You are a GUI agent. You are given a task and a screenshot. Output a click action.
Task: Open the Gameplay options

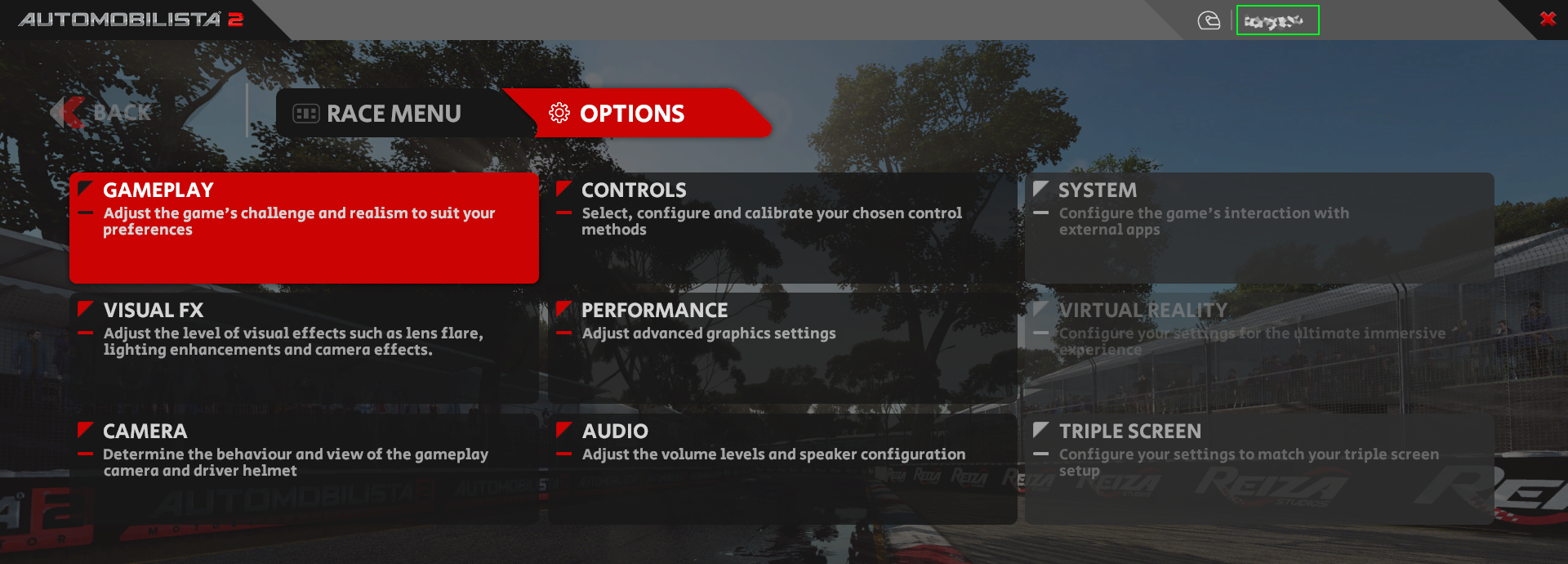tap(304, 227)
